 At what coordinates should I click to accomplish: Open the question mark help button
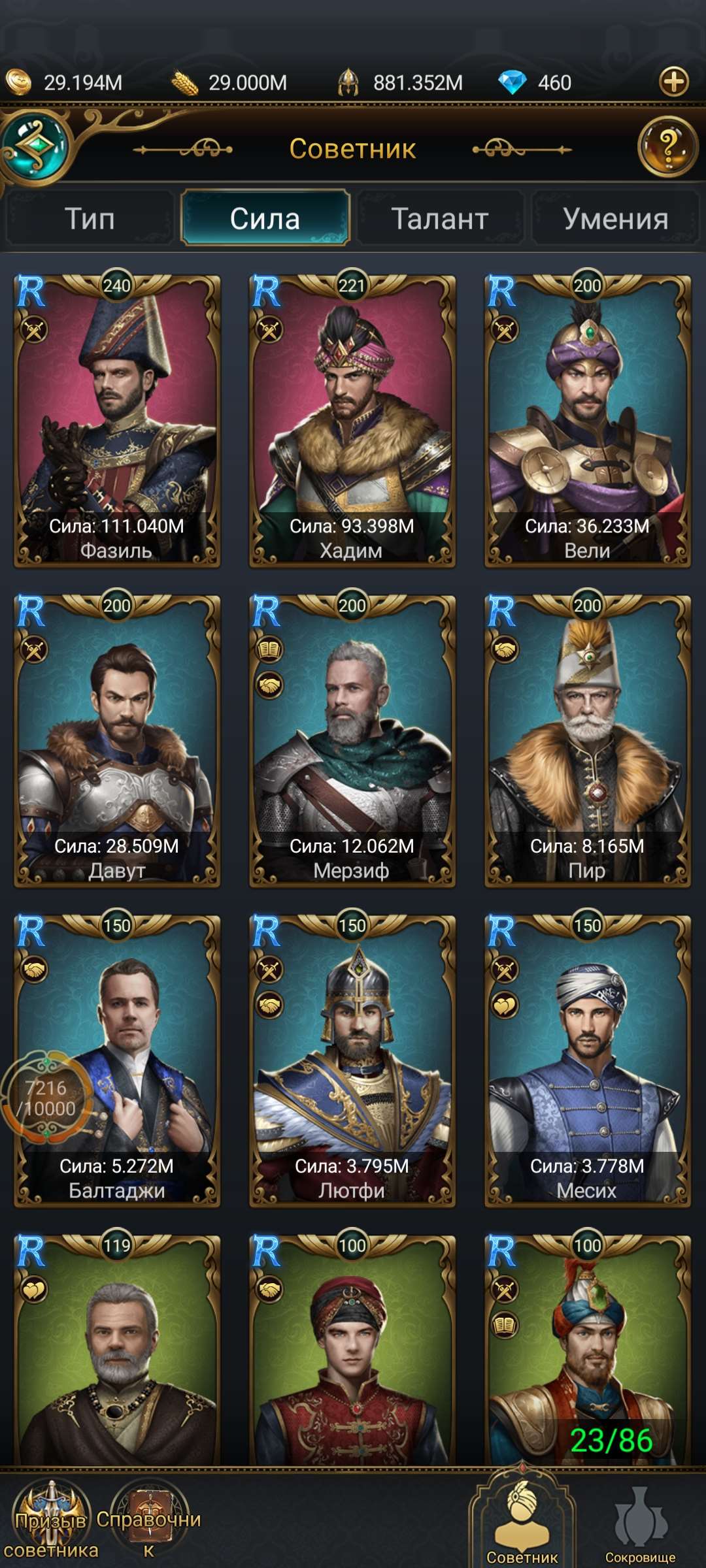pyautogui.click(x=667, y=146)
